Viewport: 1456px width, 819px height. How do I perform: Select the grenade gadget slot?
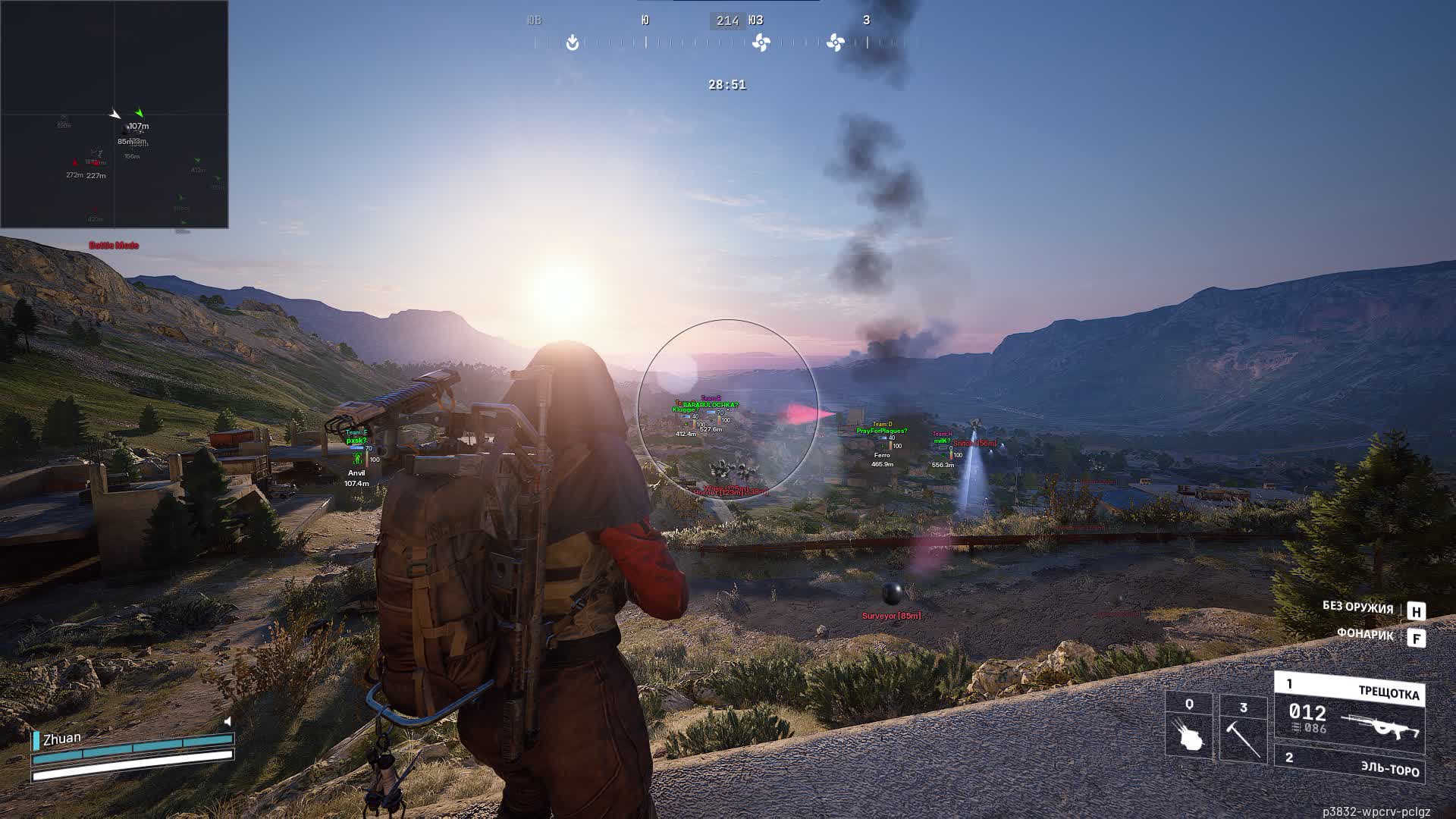pos(1188,726)
